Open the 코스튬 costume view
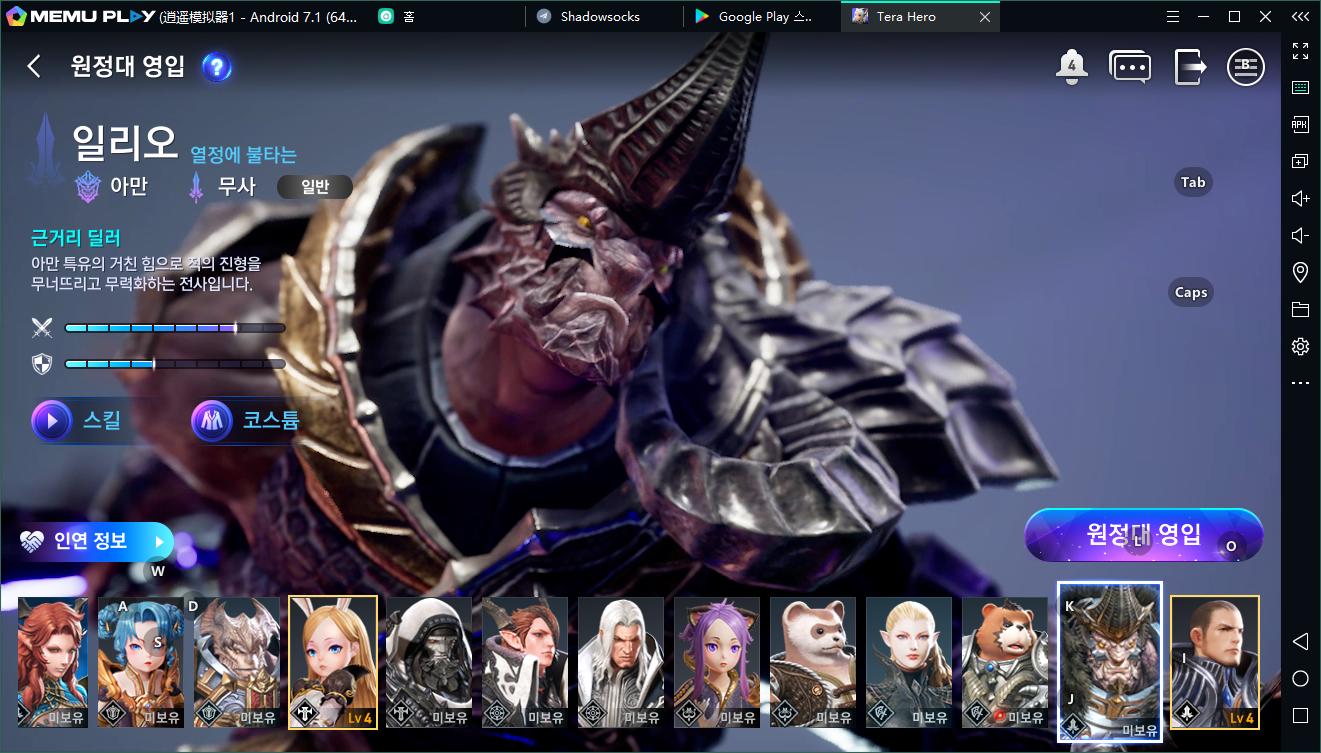This screenshot has height=753, width=1321. click(247, 421)
